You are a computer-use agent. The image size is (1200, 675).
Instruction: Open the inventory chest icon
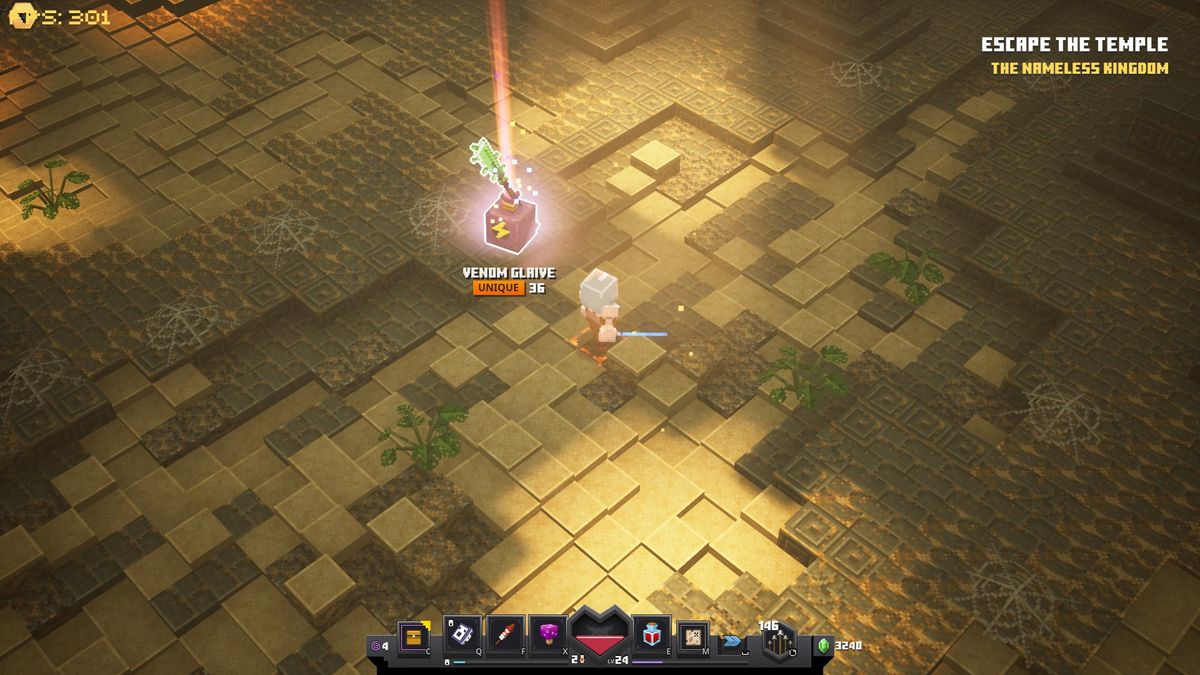pyautogui.click(x=414, y=636)
